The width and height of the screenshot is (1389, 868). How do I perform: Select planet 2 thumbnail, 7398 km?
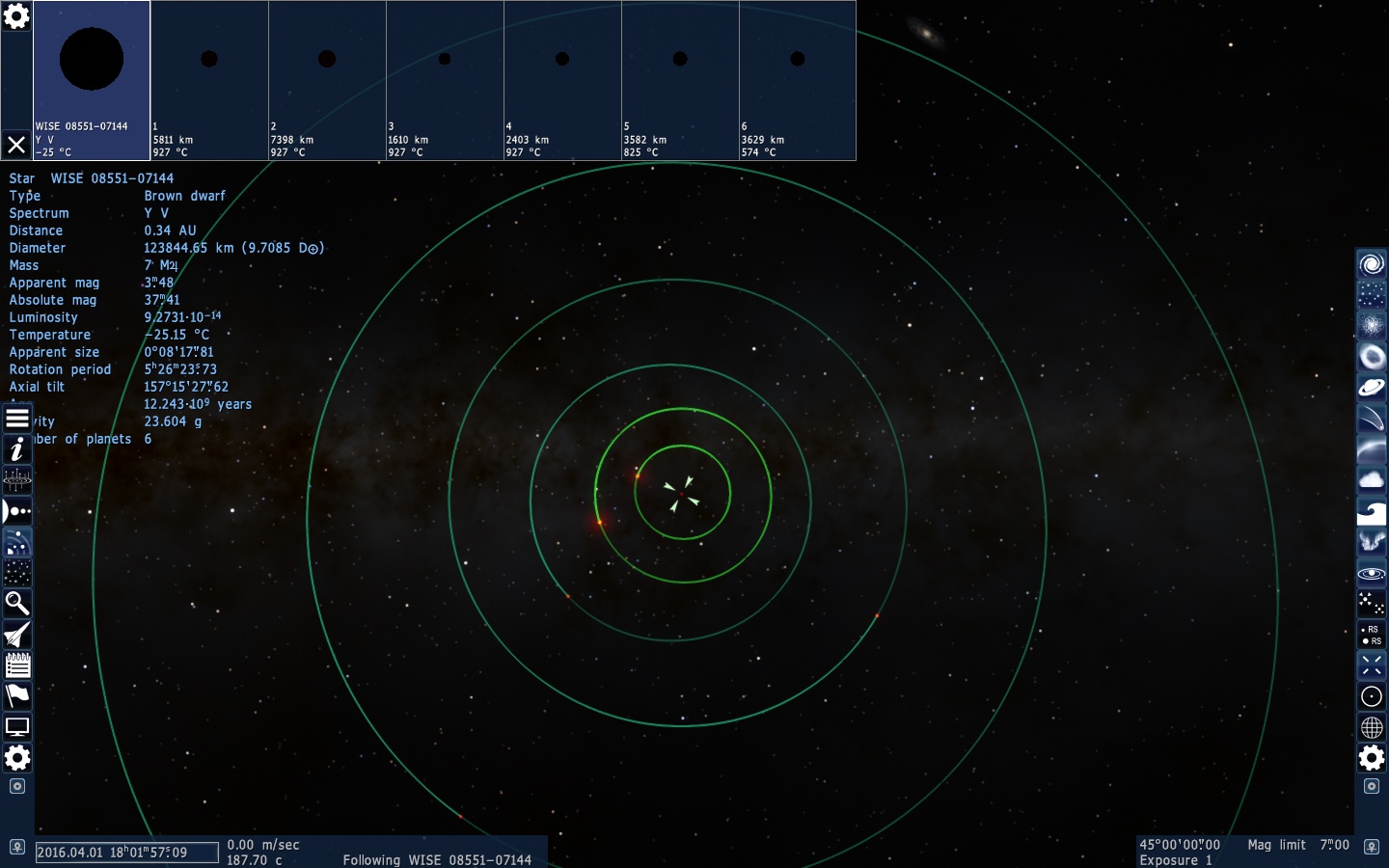(x=327, y=80)
